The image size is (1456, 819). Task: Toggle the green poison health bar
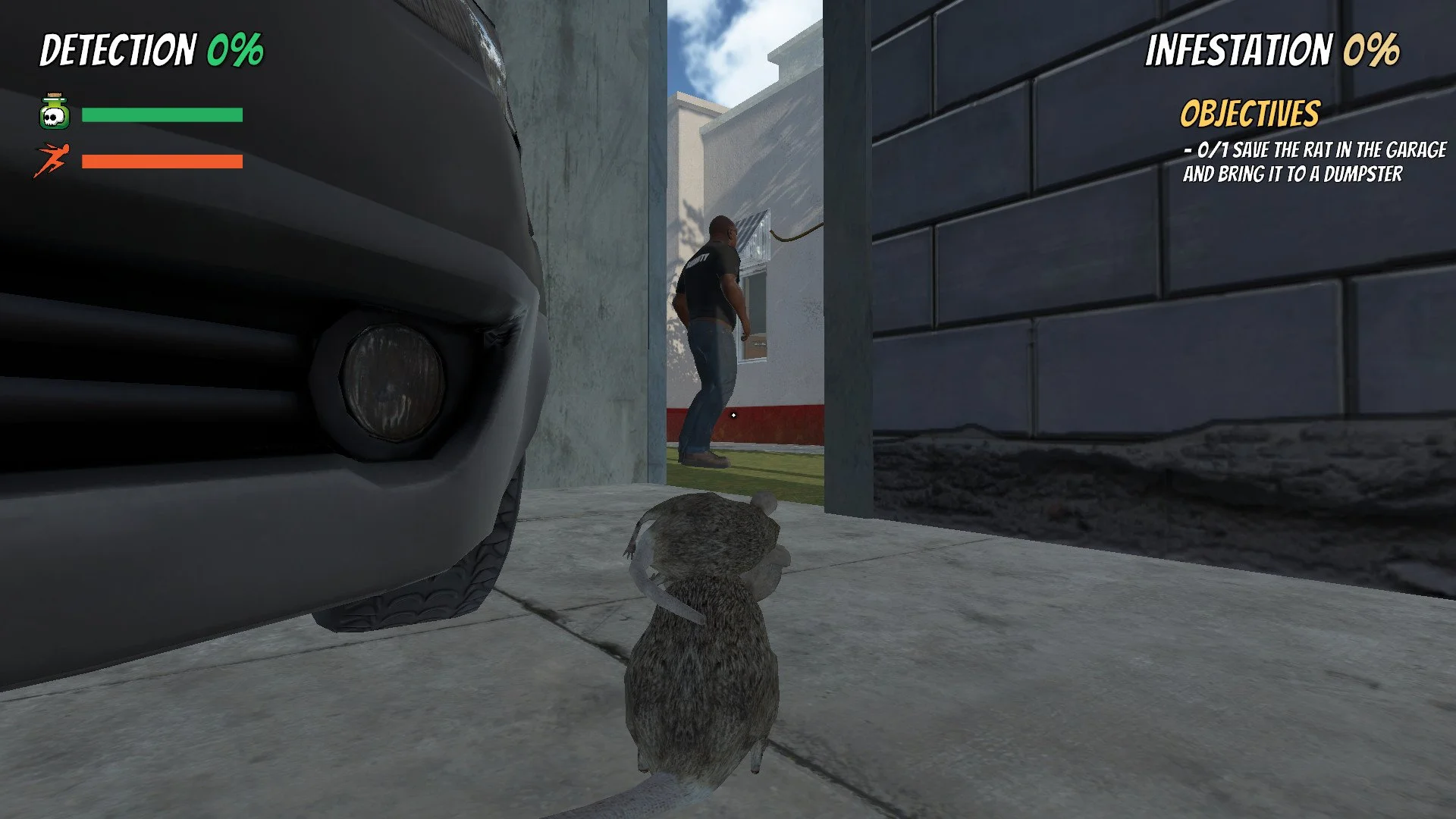pyautogui.click(x=161, y=114)
